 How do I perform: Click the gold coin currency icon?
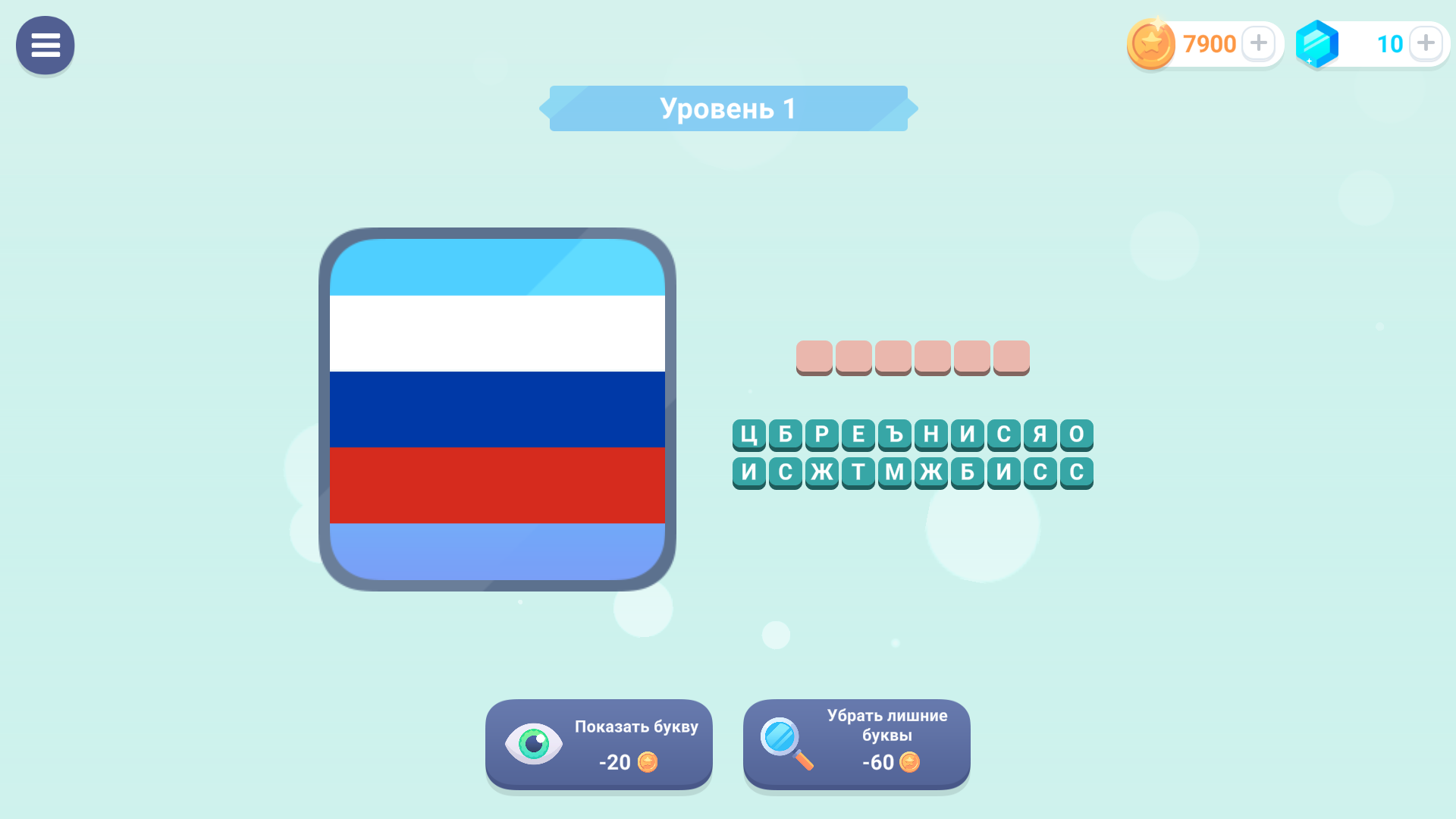pyautogui.click(x=1150, y=43)
